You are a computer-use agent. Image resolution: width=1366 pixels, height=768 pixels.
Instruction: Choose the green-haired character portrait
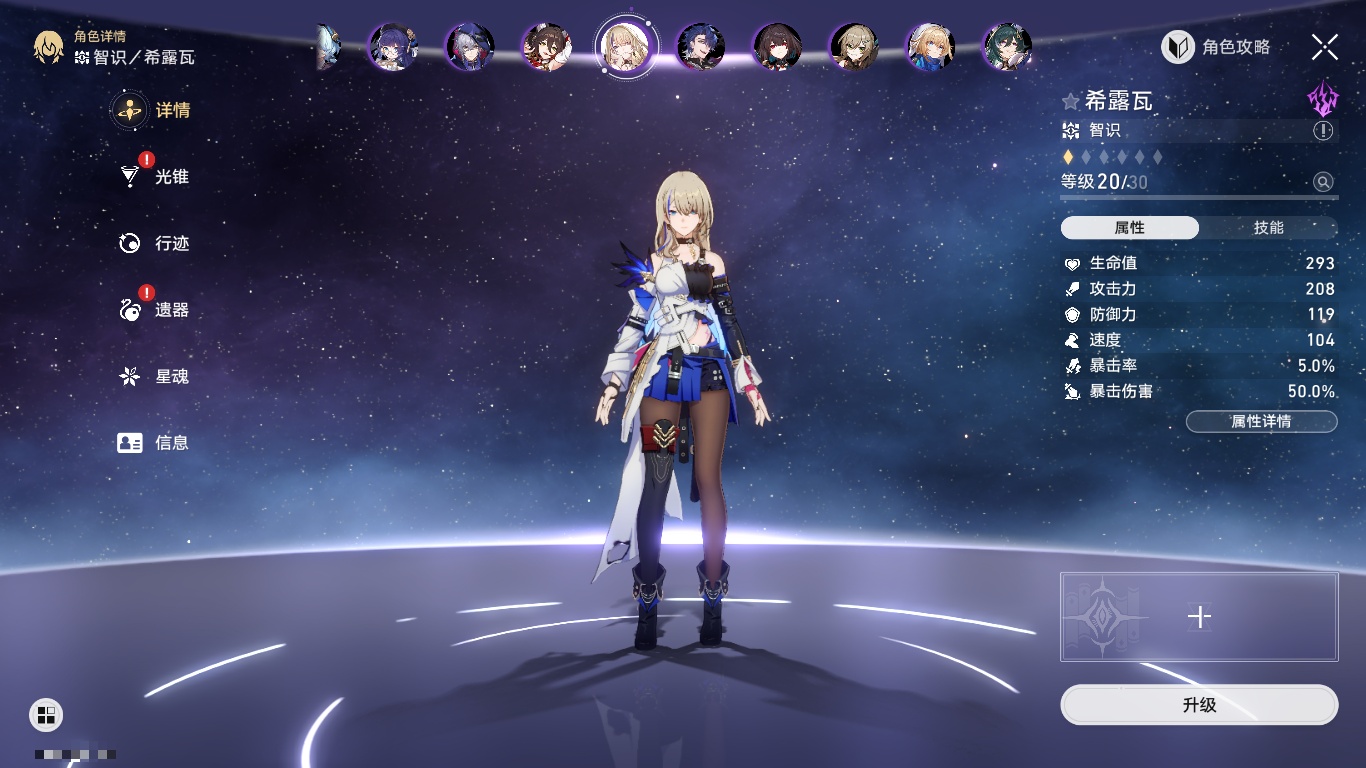tap(1007, 47)
